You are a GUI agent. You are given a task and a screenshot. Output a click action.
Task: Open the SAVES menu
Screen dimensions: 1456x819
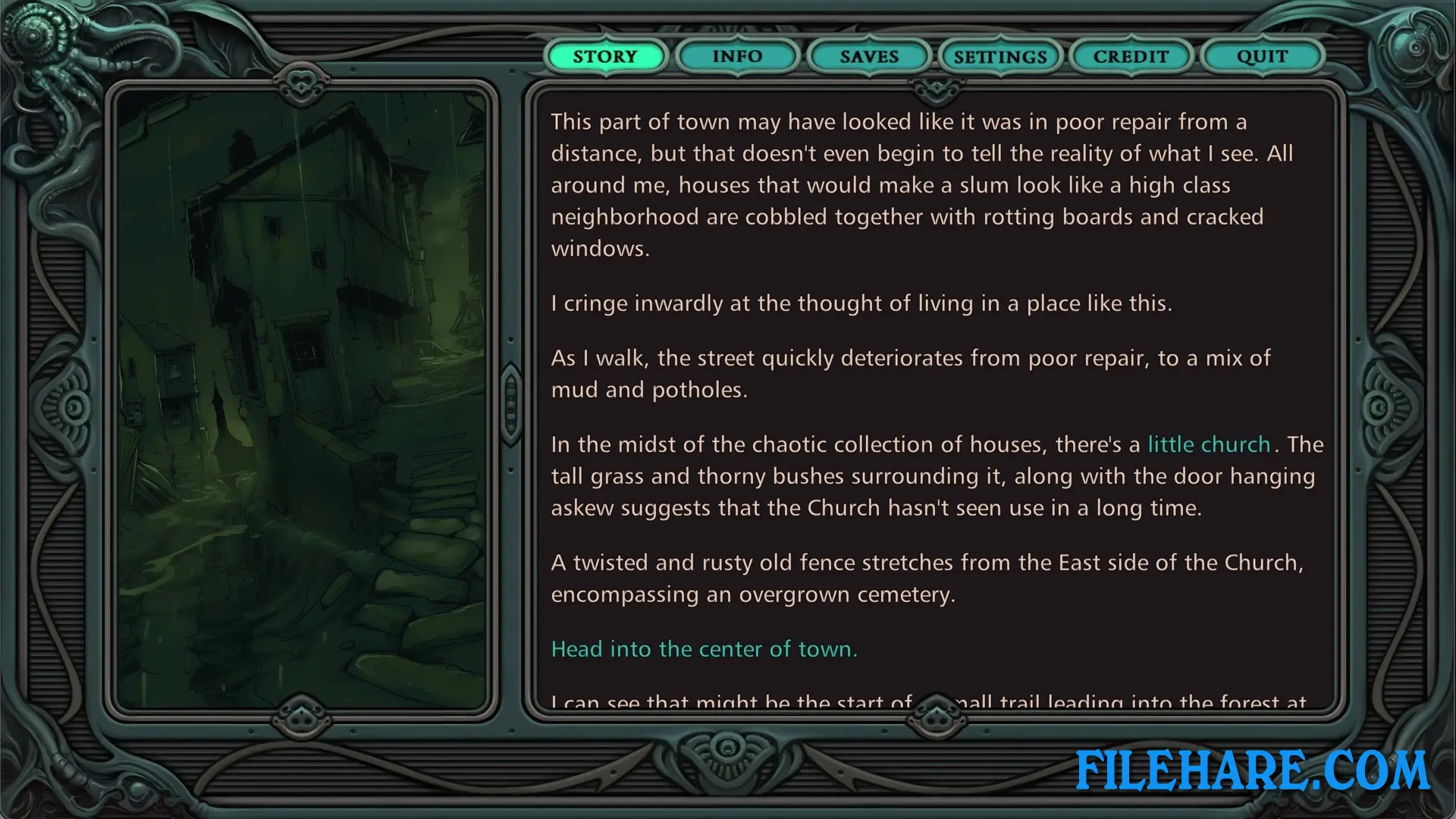point(868,56)
